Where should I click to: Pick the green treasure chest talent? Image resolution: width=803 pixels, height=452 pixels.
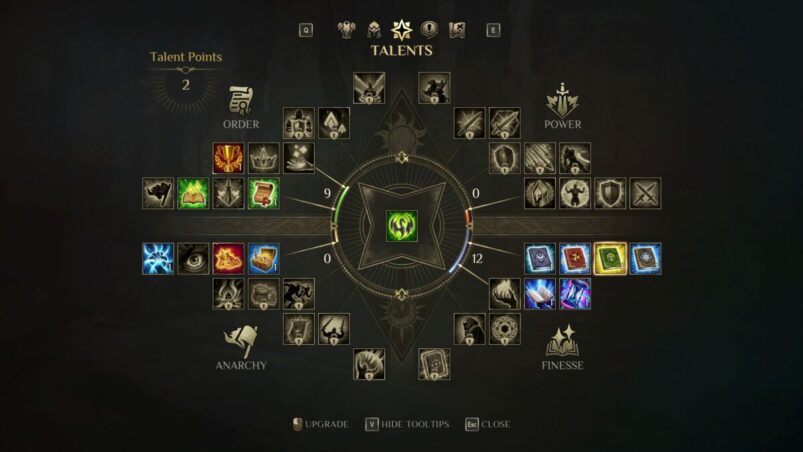pos(263,193)
